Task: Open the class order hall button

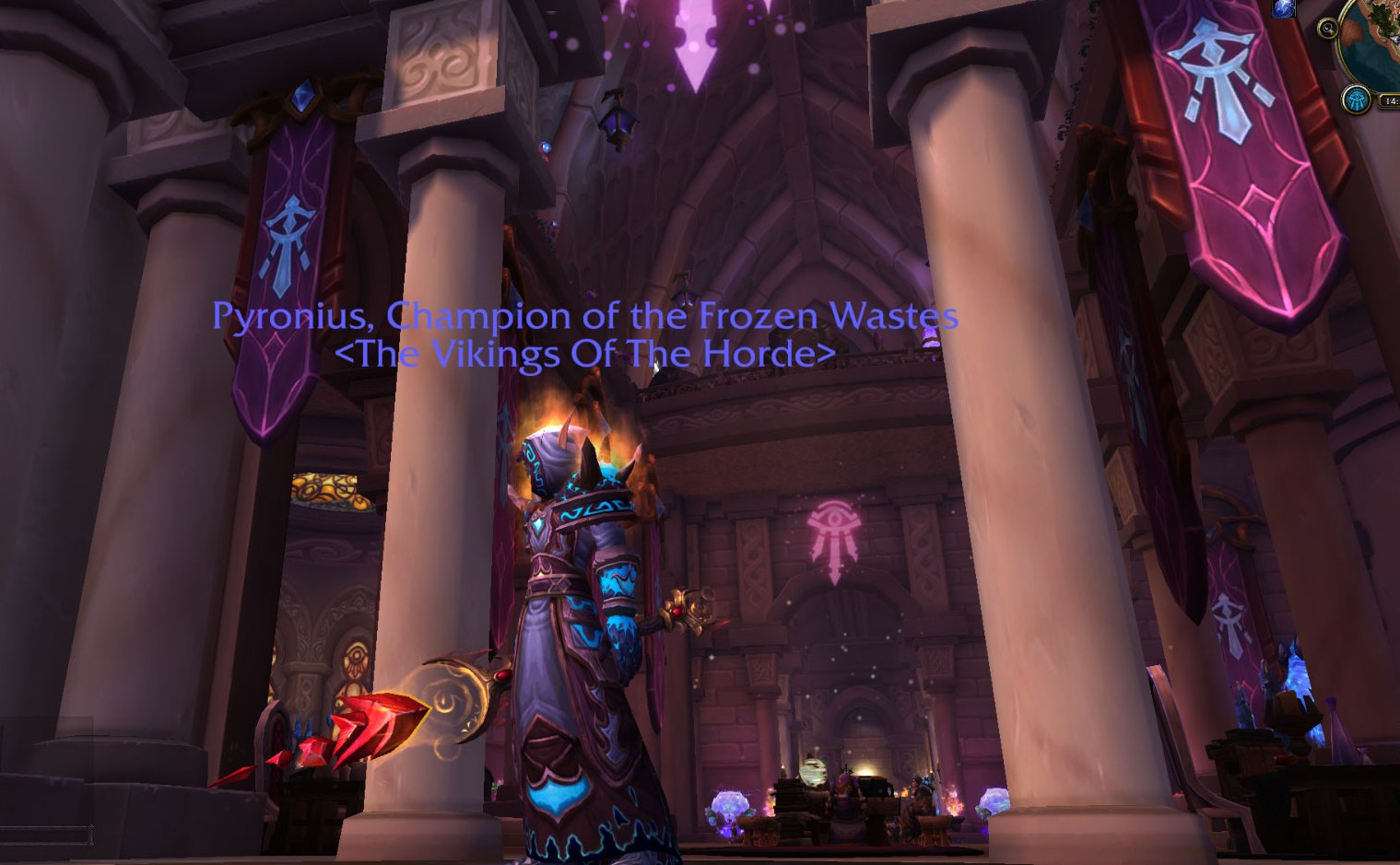Action: (x=1356, y=99)
